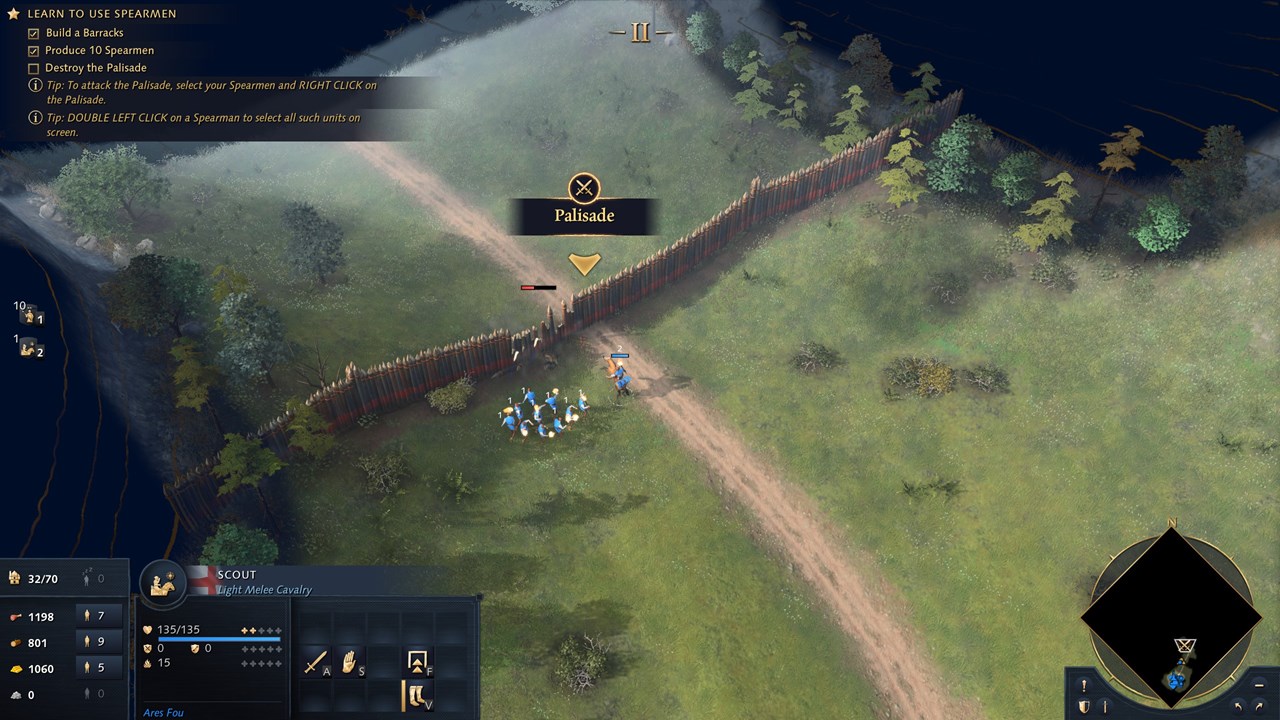1280x720 pixels.
Task: Activate the boots command with hotkey V
Action: pyautogui.click(x=417, y=696)
